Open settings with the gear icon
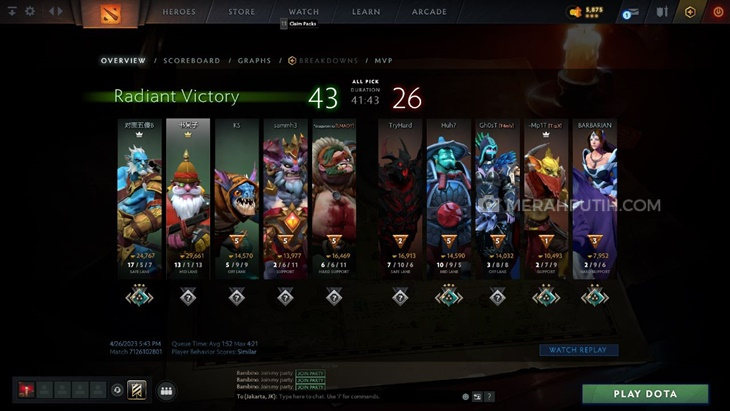The width and height of the screenshot is (730, 411). pos(30,12)
